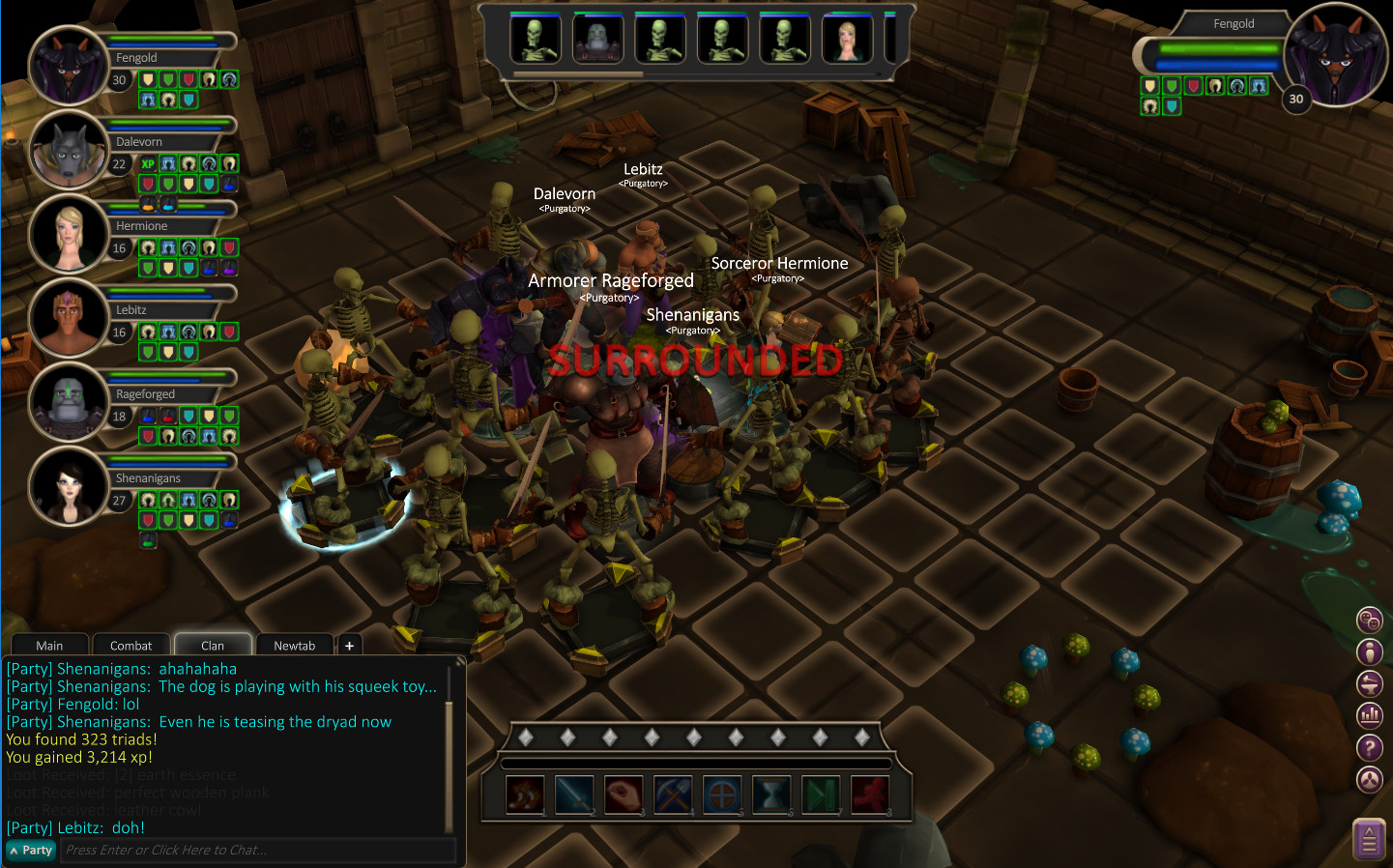Open help using the question mark icon
The width and height of the screenshot is (1393, 868).
tap(1370, 747)
